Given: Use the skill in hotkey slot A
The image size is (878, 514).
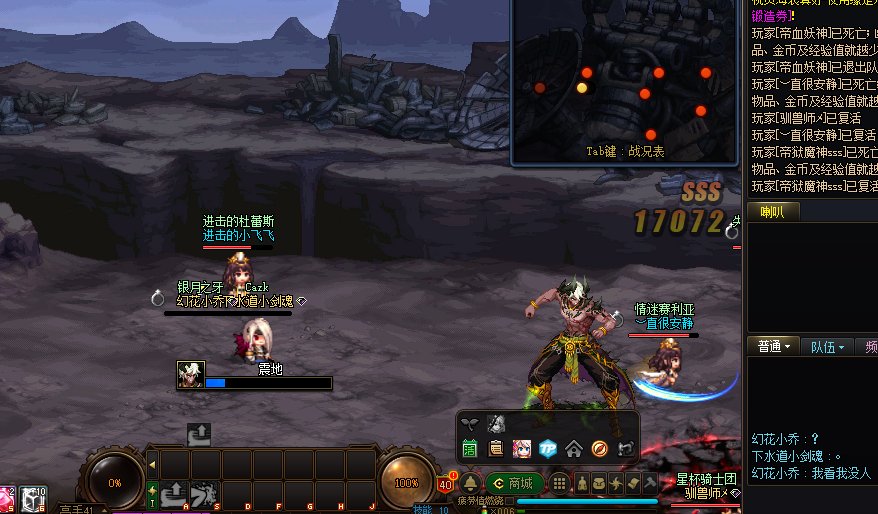Looking at the screenshot, I should pos(176,493).
